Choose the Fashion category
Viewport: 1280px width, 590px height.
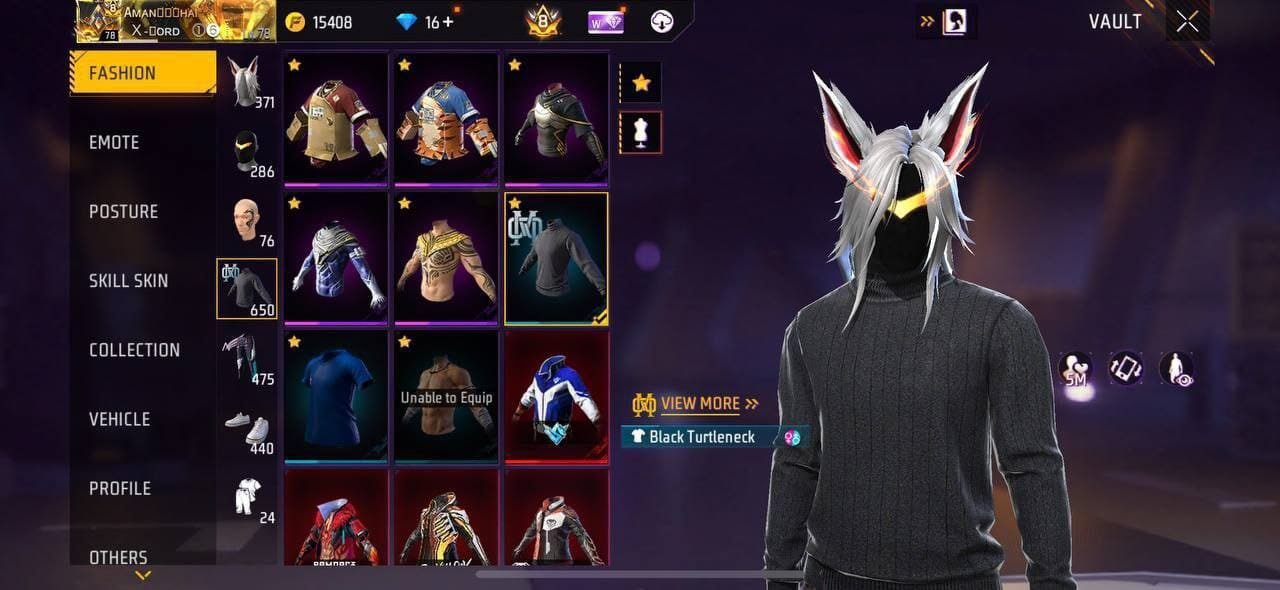122,73
